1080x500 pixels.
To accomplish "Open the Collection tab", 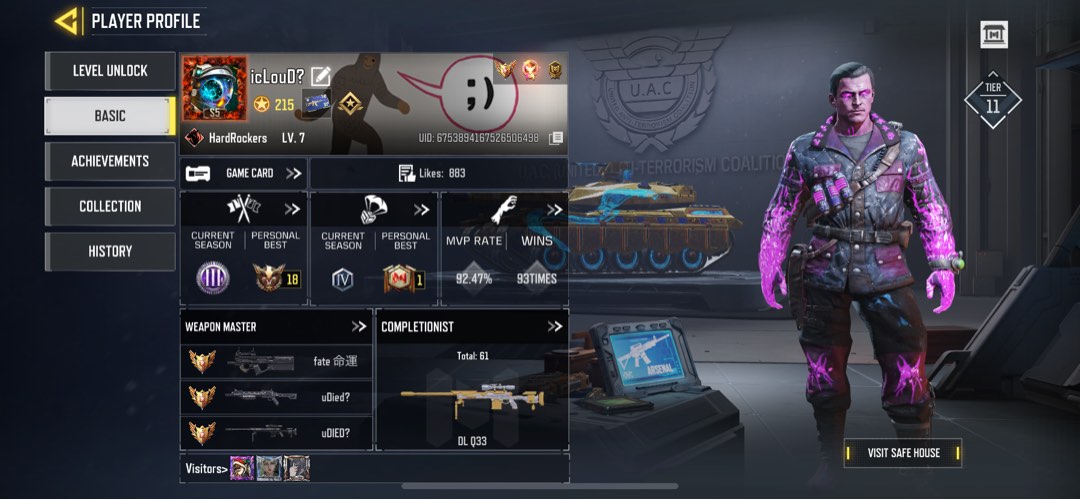I will click(x=110, y=206).
